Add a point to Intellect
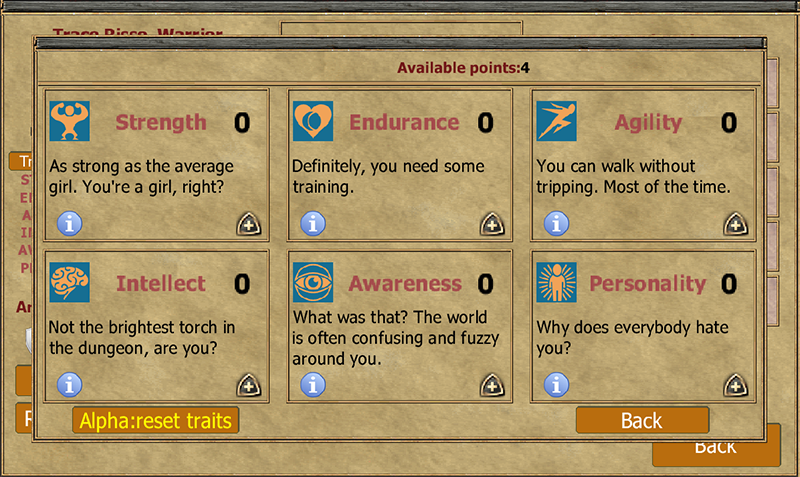 point(248,385)
